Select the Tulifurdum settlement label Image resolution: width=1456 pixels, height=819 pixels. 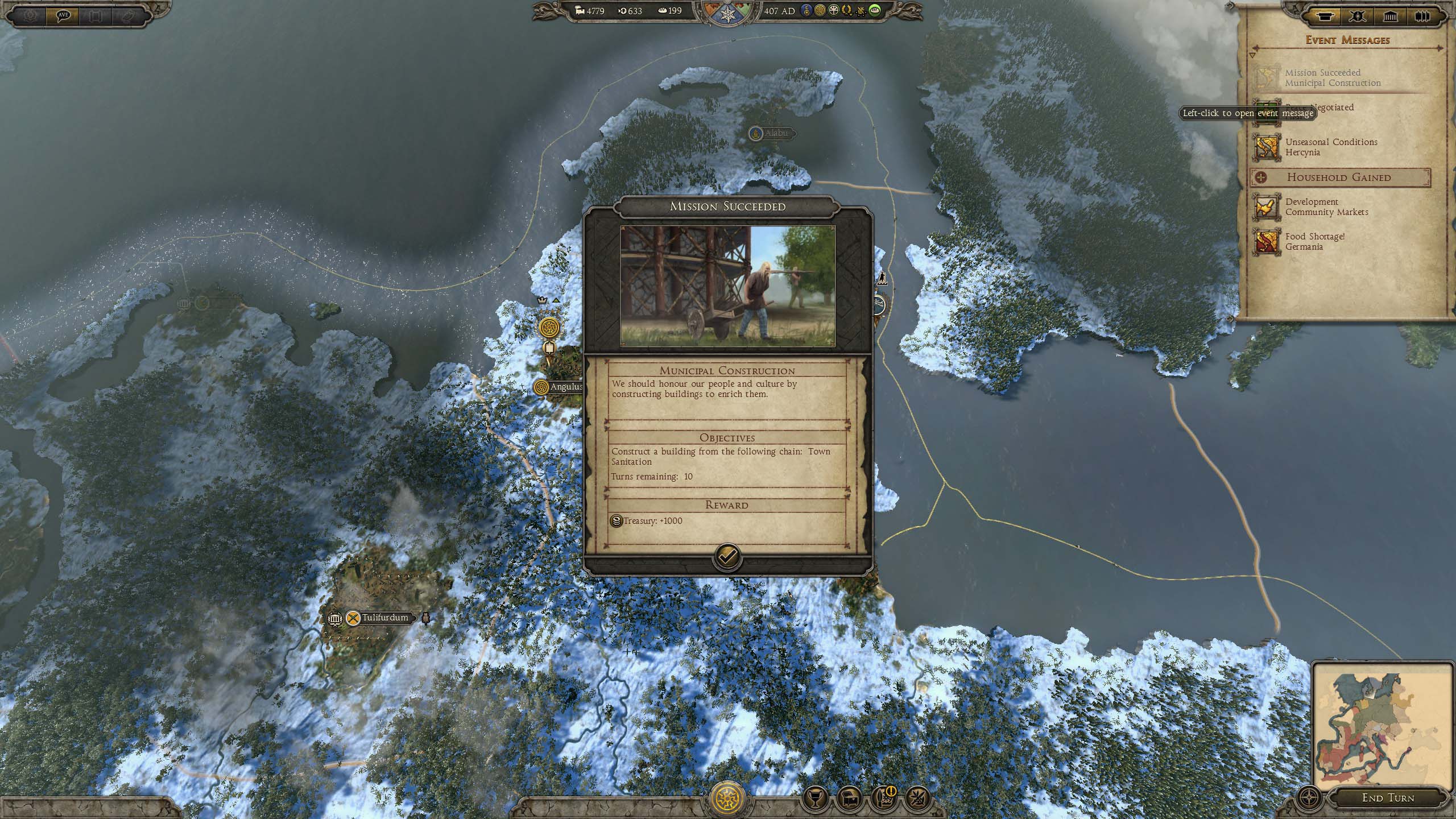click(x=384, y=618)
